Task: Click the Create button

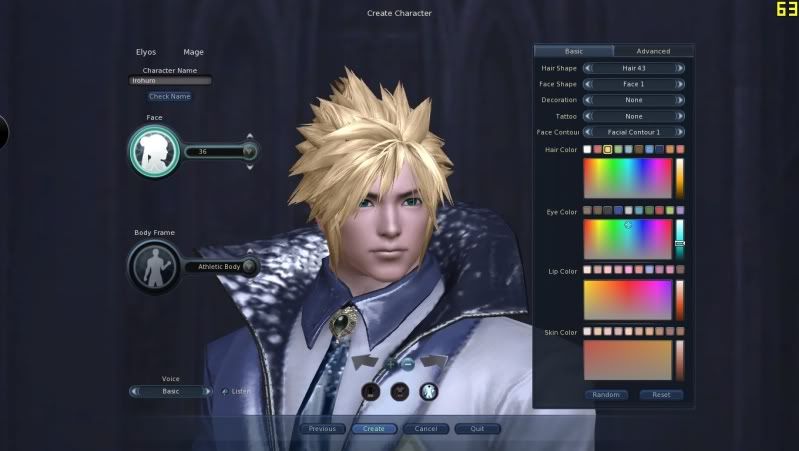Action: click(373, 428)
